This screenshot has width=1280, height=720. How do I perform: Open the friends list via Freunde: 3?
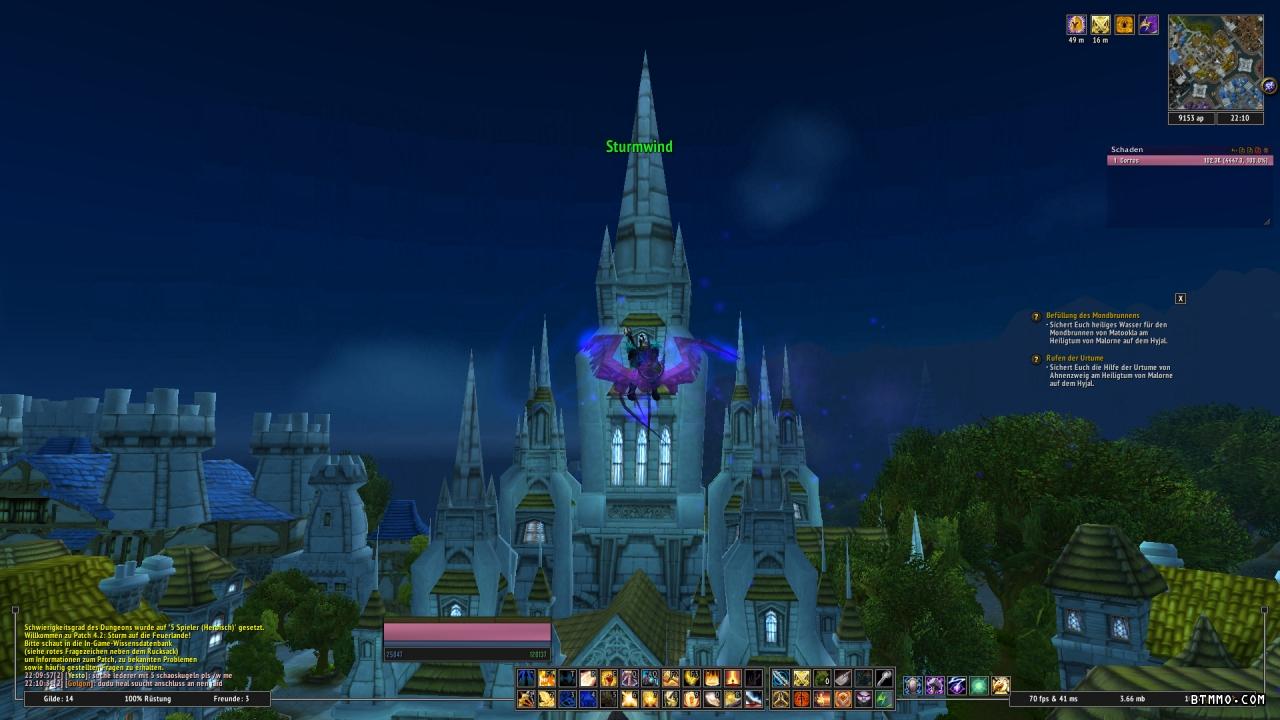click(x=231, y=698)
